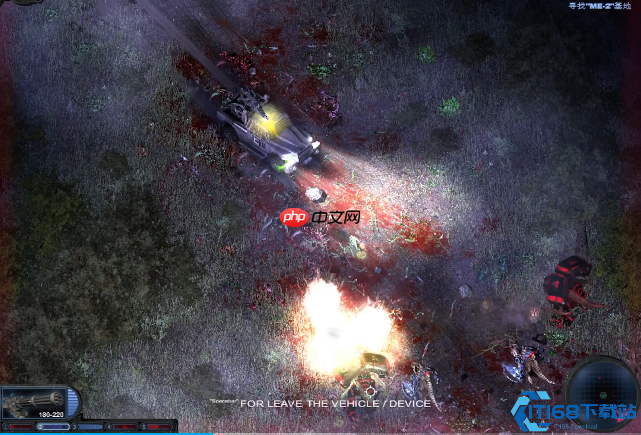The image size is (641, 435).
Task: Click the minigun weapon portrait
Action: [33, 402]
